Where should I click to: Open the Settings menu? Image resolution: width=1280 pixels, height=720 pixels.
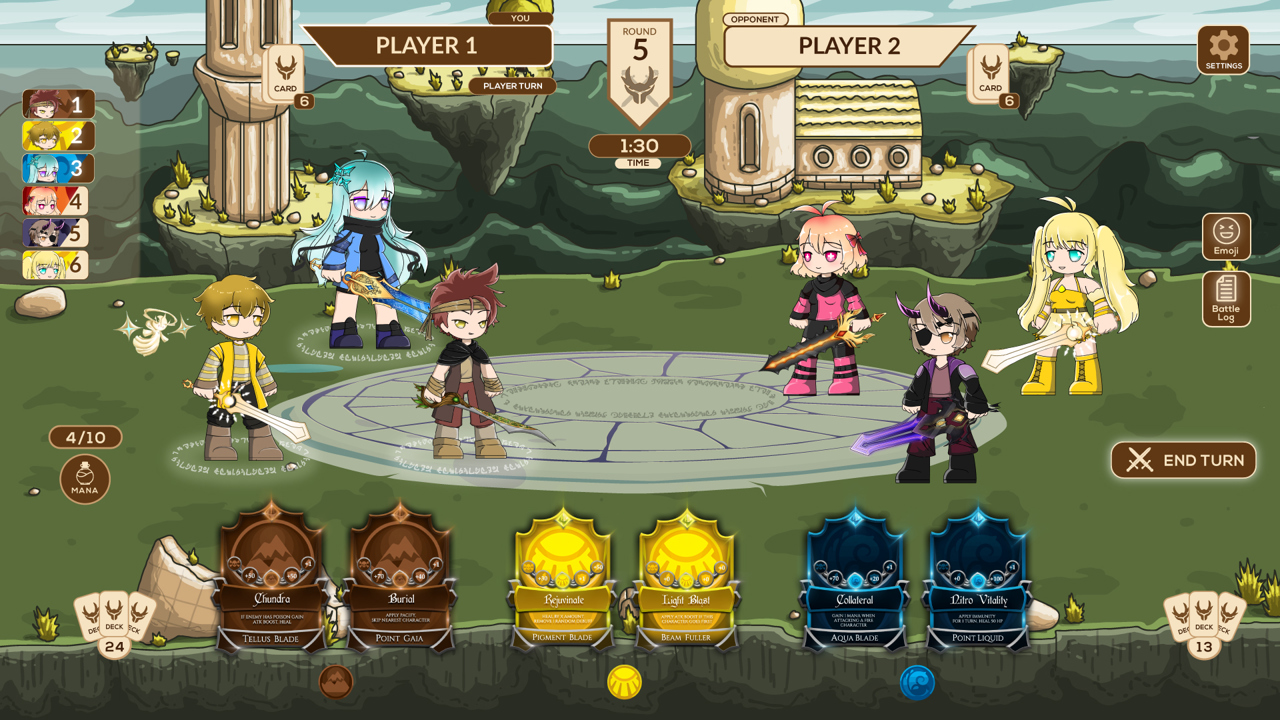(x=1223, y=50)
